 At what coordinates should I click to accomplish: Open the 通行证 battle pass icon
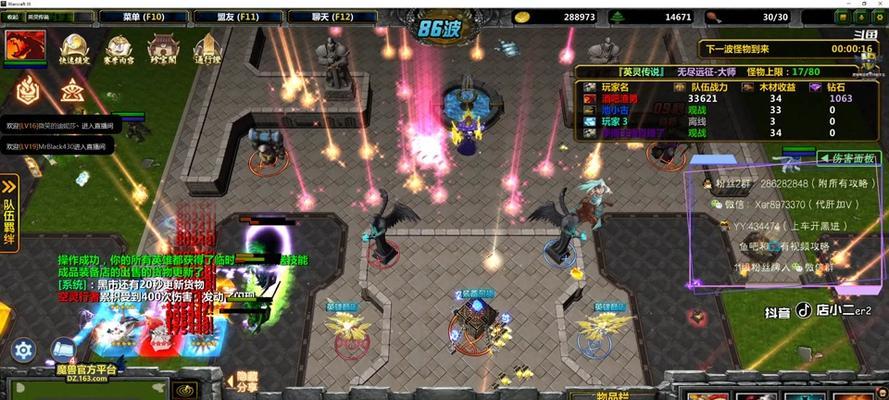pos(207,50)
